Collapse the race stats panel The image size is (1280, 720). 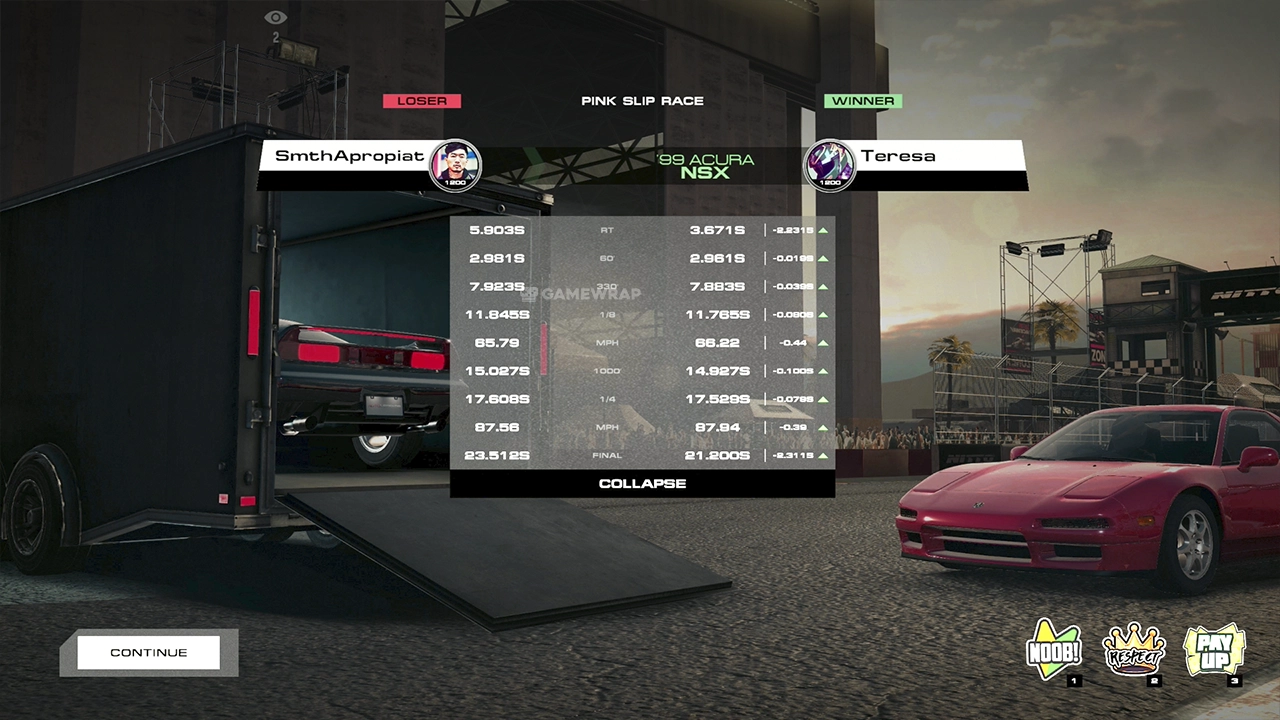[x=642, y=484]
